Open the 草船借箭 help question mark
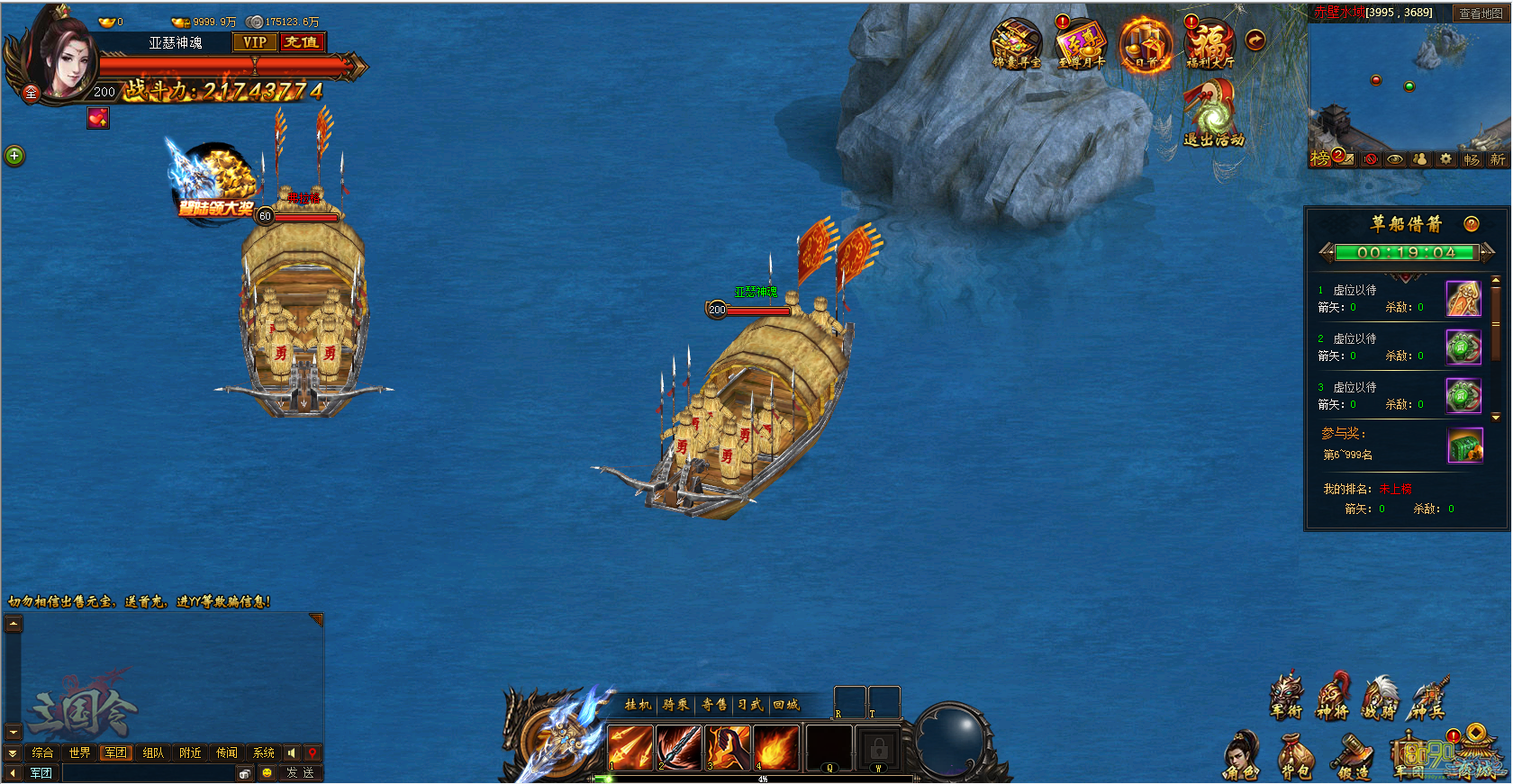Screen dimensions: 1513x784 [1472, 224]
